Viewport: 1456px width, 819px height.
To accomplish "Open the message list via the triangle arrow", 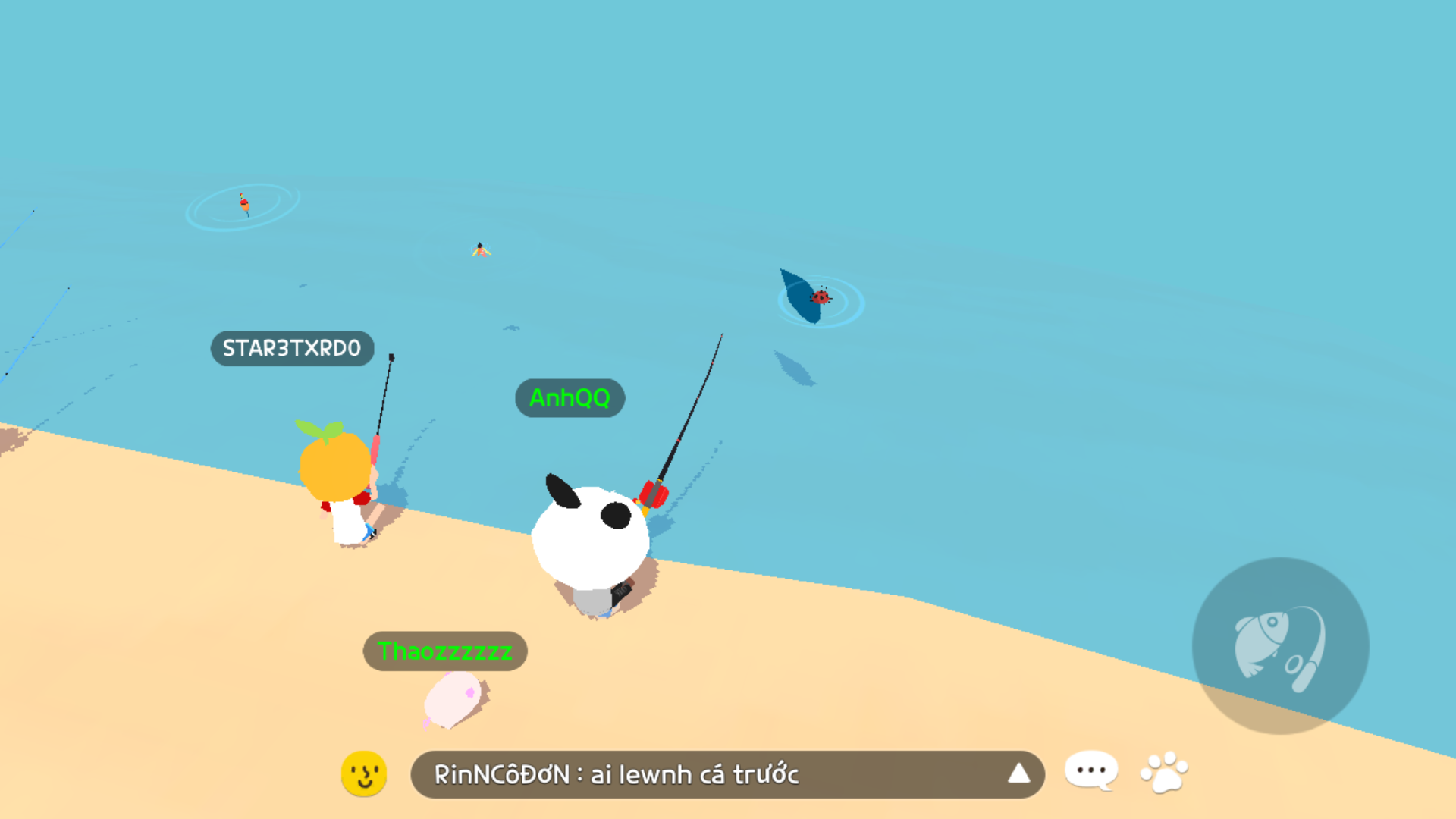I will (x=1020, y=774).
